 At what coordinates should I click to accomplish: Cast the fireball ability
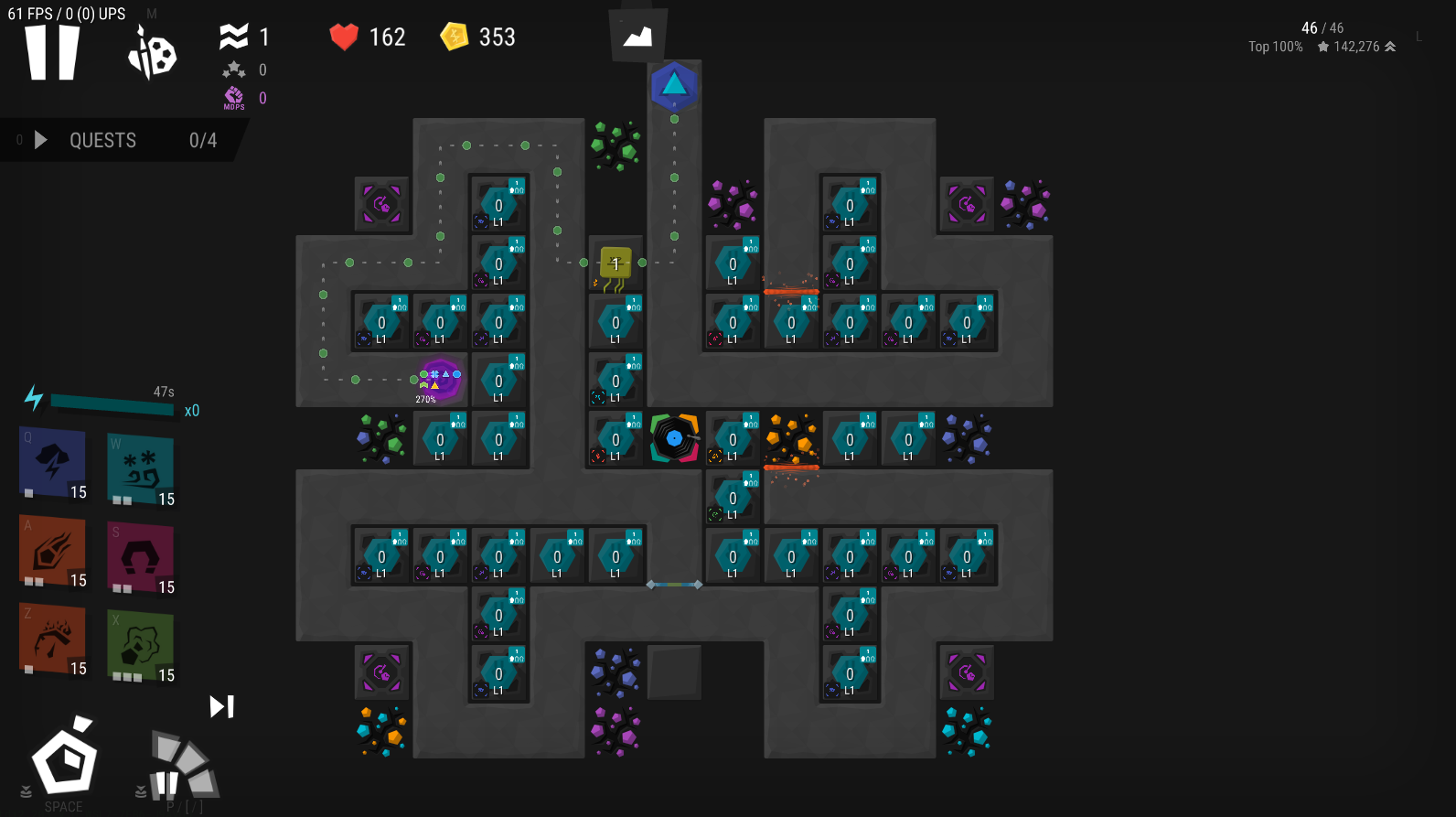[53, 552]
